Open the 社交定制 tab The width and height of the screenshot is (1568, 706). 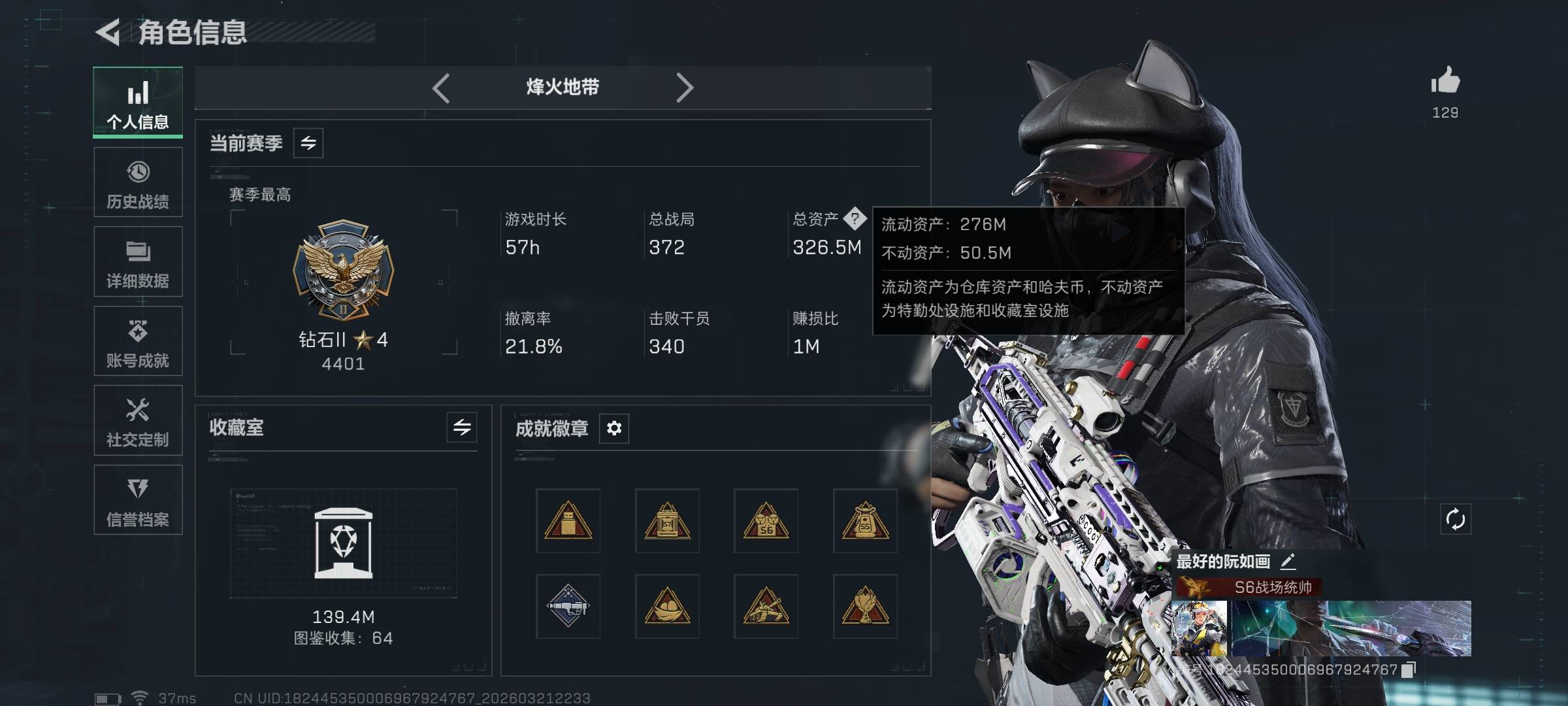[x=138, y=421]
